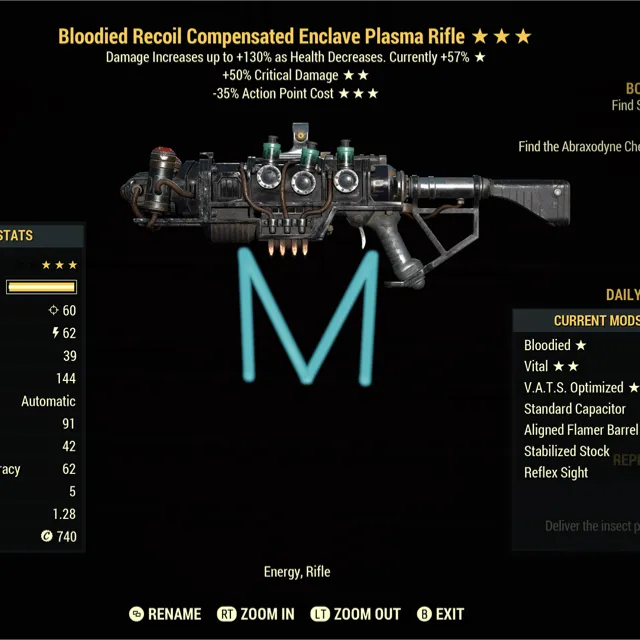Image resolution: width=640 pixels, height=640 pixels.
Task: Select the Zoom Out option
Action: point(355,614)
